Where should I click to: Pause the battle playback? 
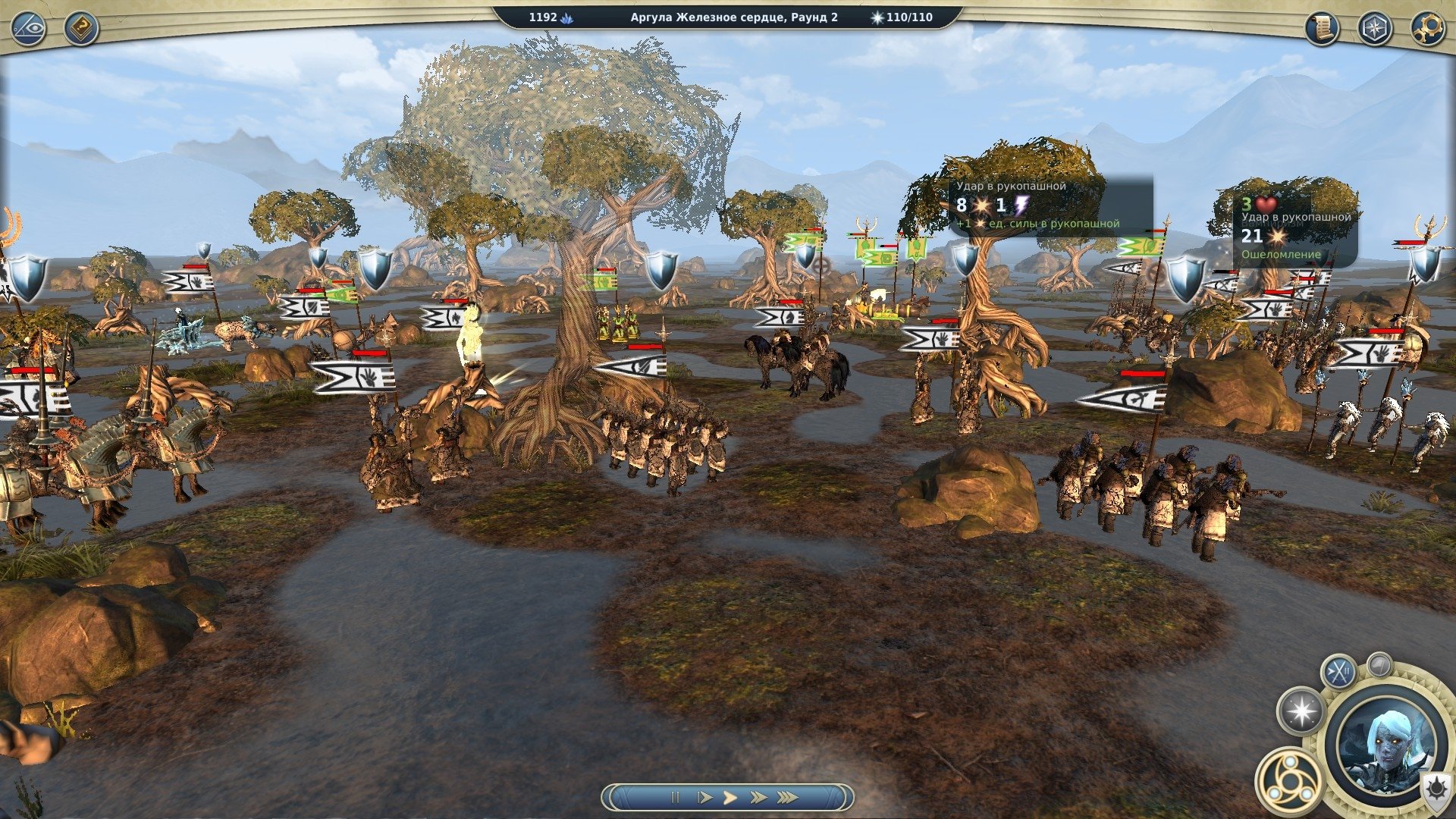675,797
